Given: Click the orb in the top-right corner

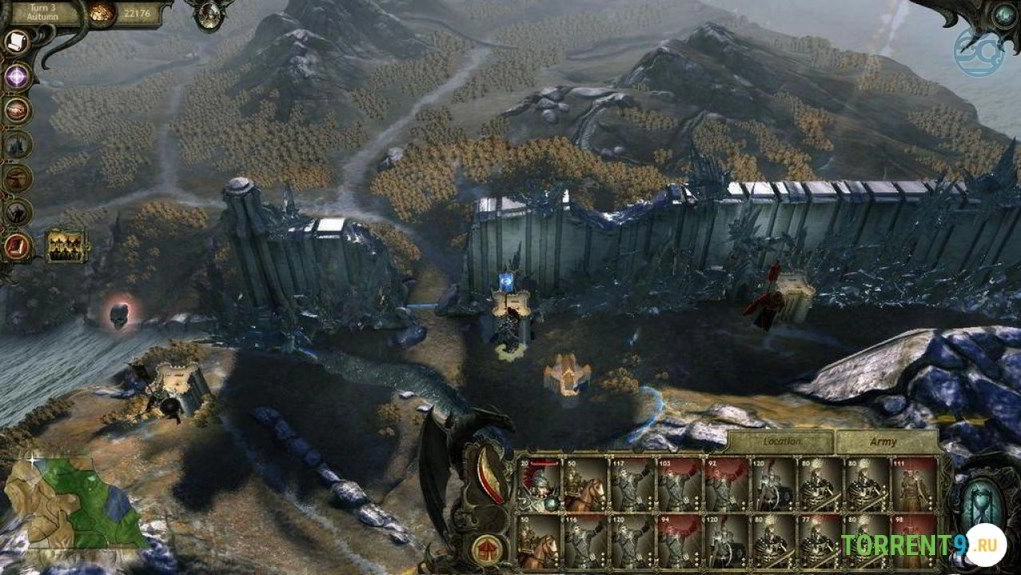Looking at the screenshot, I should tap(1003, 14).
